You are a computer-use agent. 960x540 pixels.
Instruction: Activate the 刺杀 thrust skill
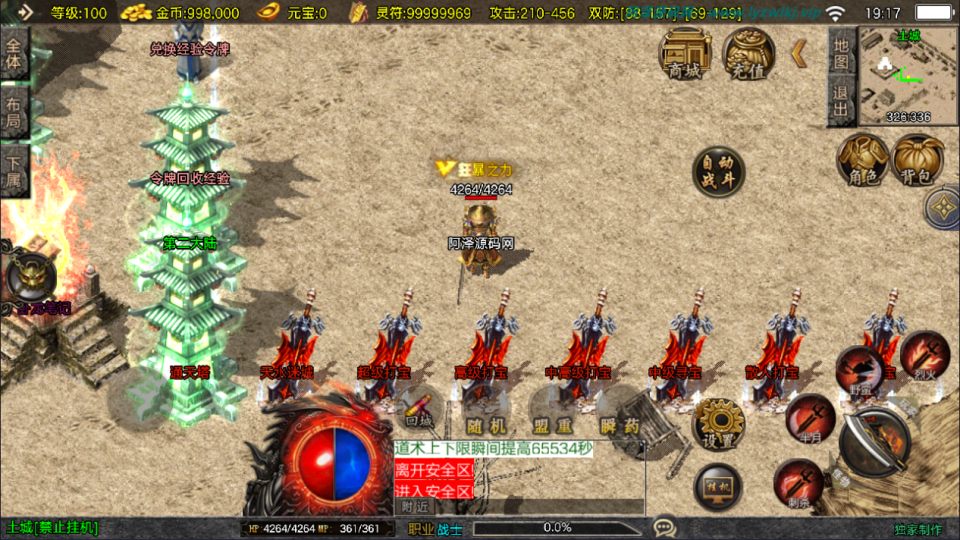[x=798, y=483]
